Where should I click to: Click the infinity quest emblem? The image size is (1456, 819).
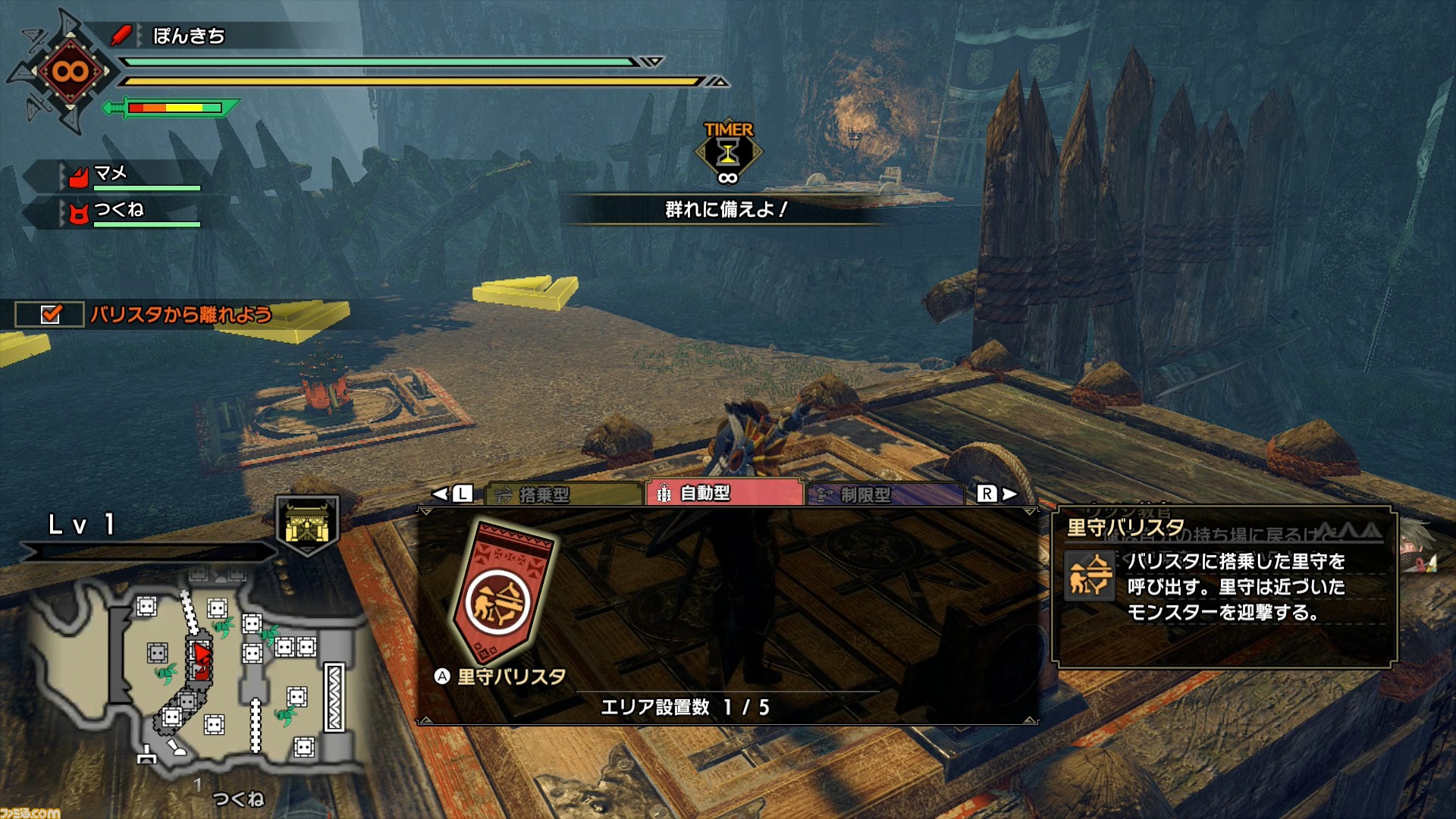(70, 72)
